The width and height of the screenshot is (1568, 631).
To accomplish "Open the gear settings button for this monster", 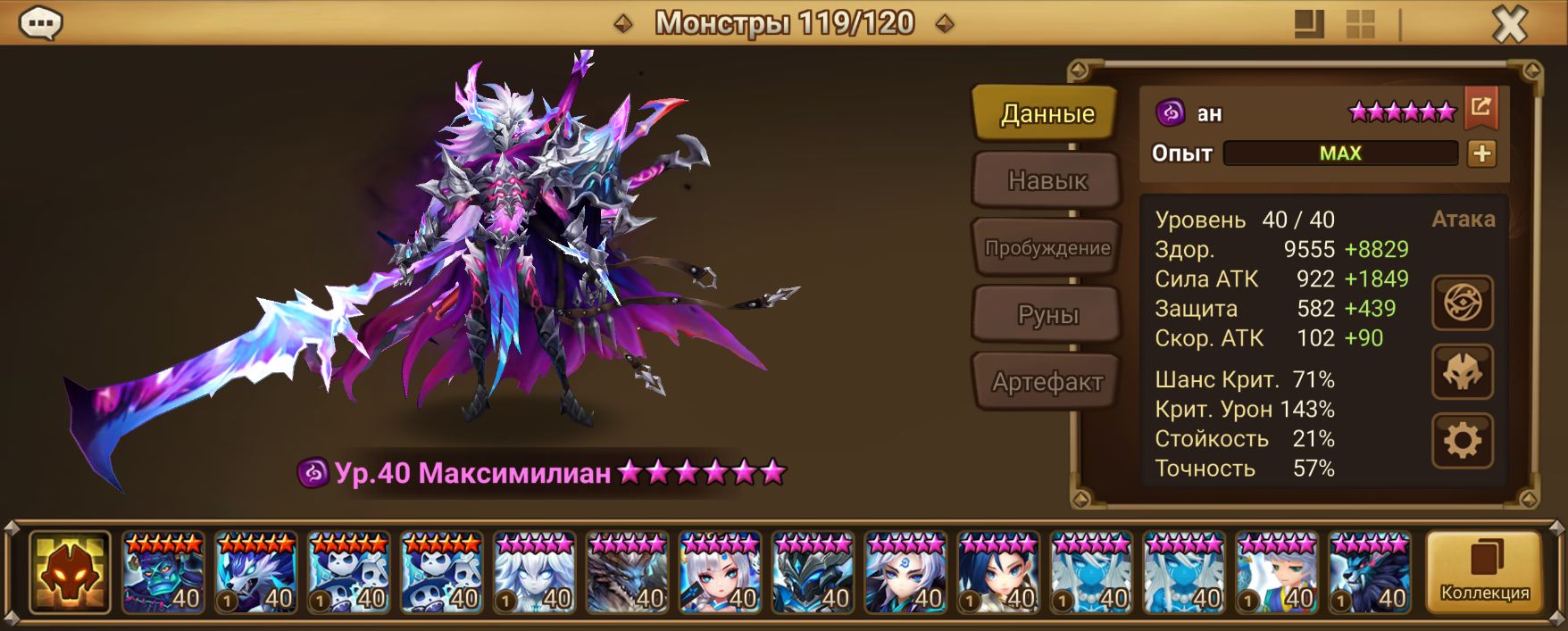I will (1462, 441).
